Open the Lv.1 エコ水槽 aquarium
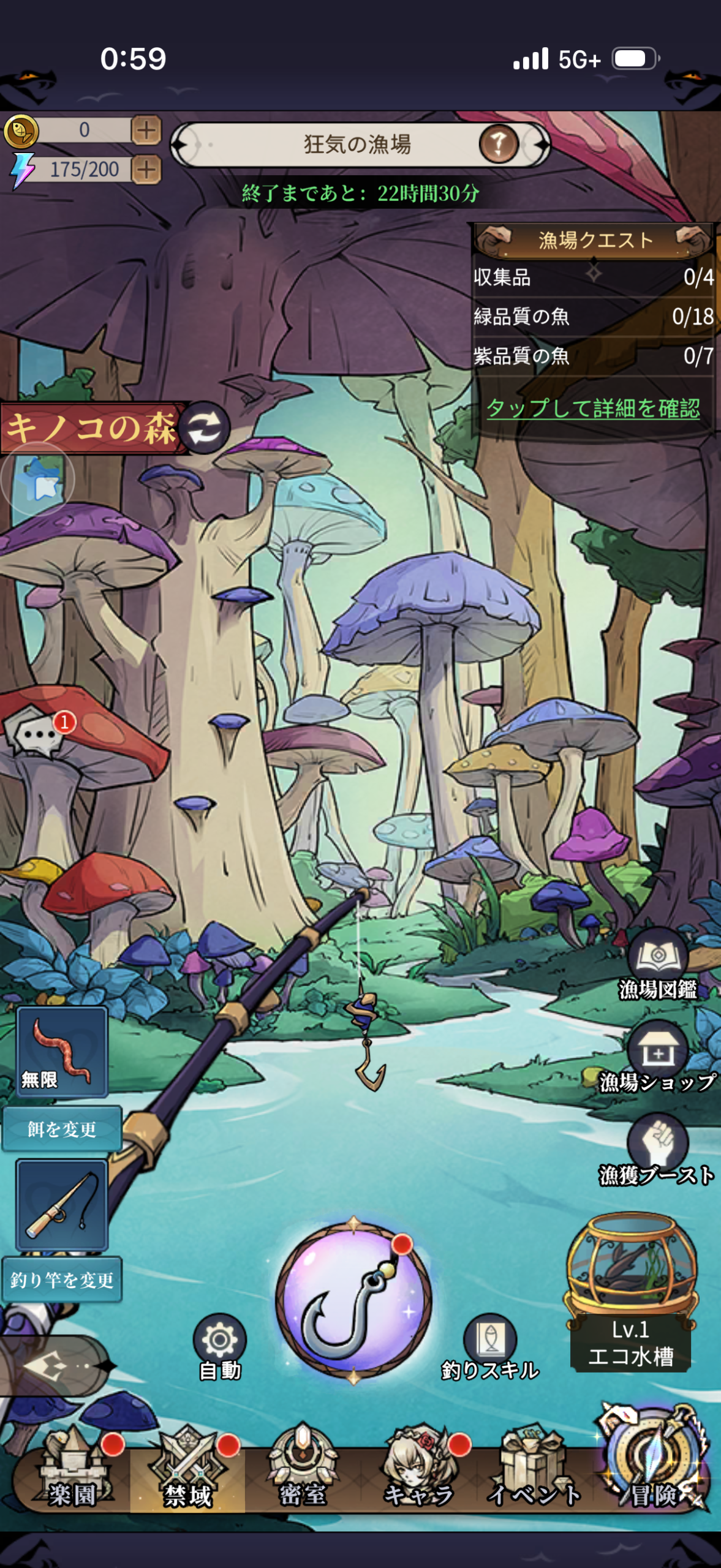721x1568 pixels. click(631, 1292)
